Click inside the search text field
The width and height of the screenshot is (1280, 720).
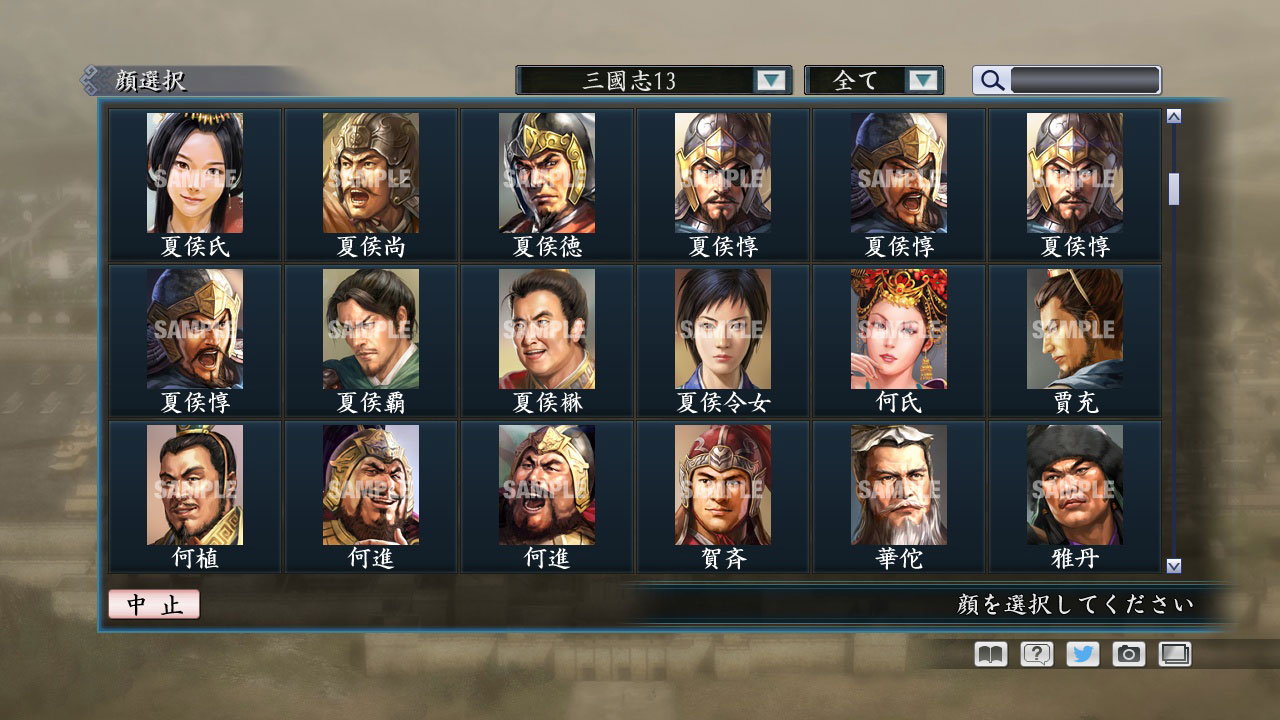tap(1085, 80)
